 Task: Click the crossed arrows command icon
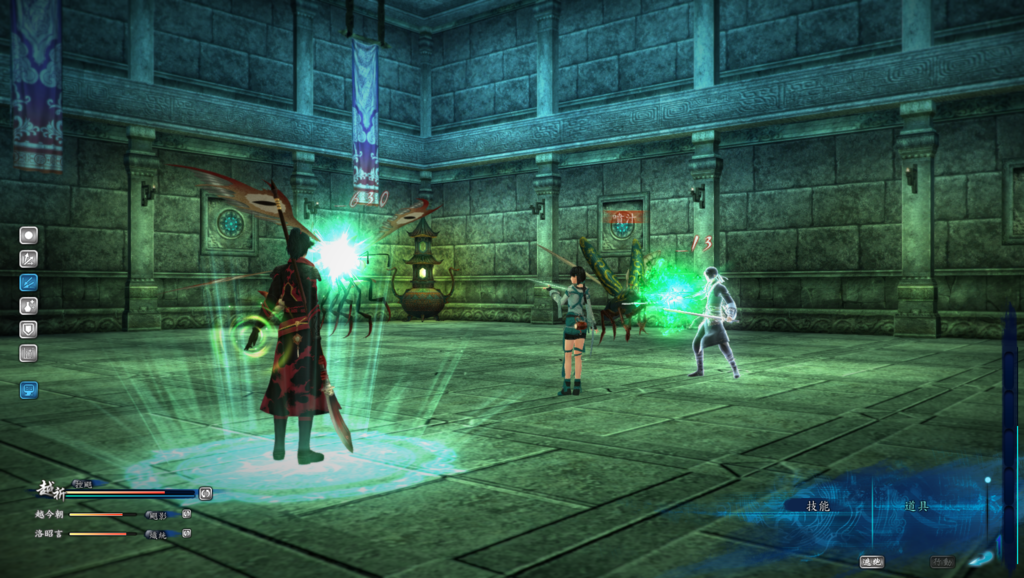[x=28, y=258]
